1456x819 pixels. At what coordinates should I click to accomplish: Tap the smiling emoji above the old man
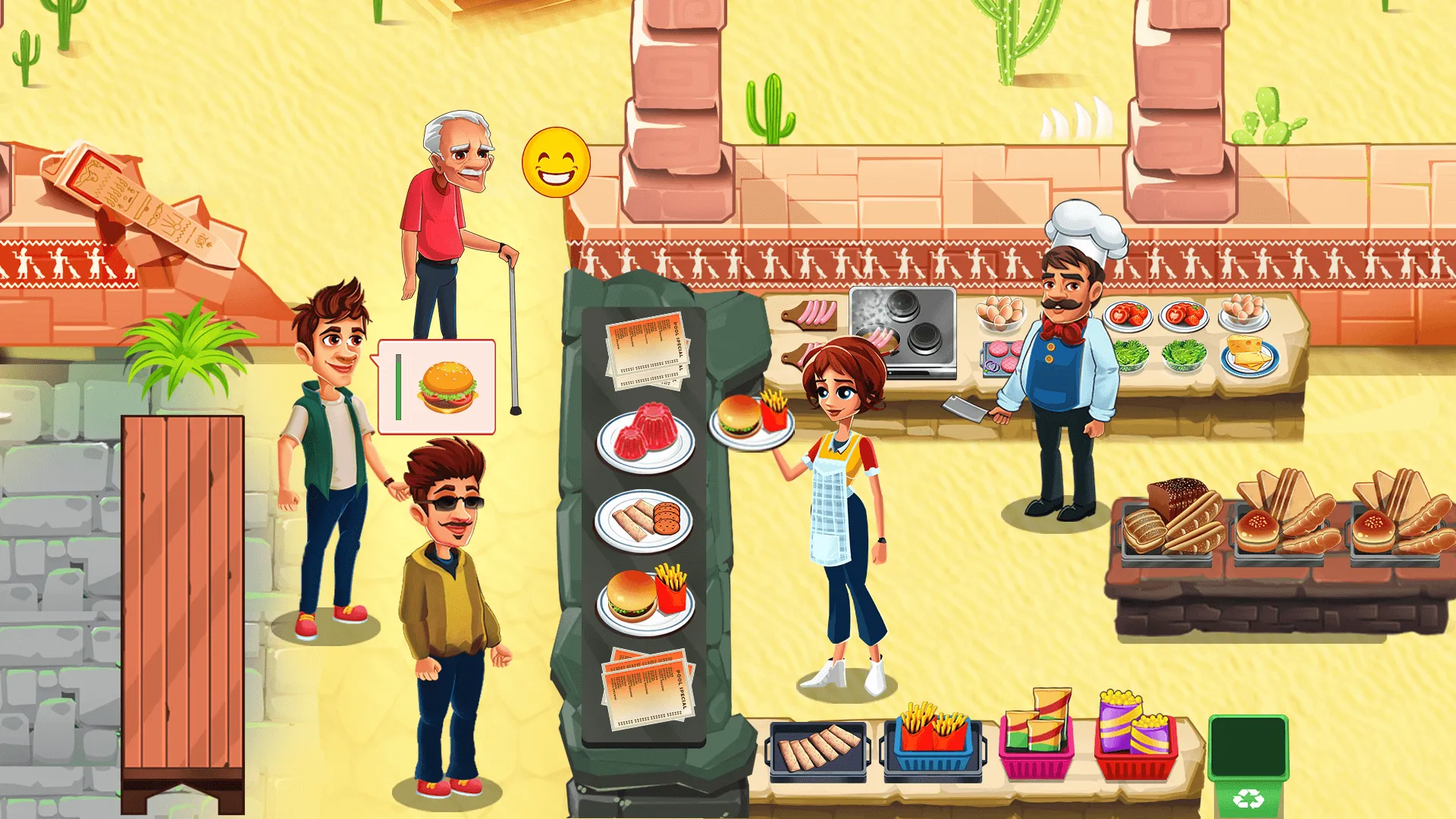click(x=554, y=161)
